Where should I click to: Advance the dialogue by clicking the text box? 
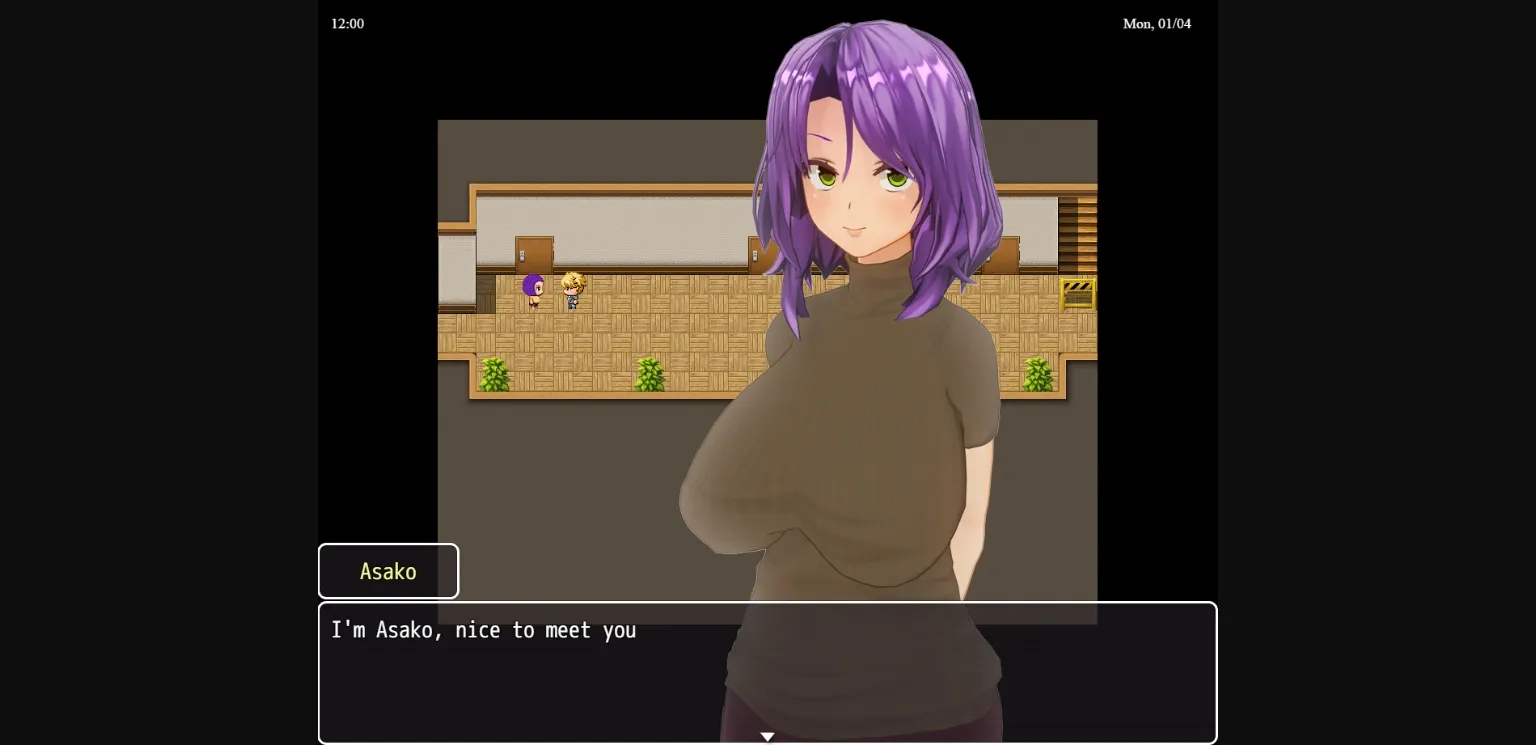pyautogui.click(x=767, y=672)
